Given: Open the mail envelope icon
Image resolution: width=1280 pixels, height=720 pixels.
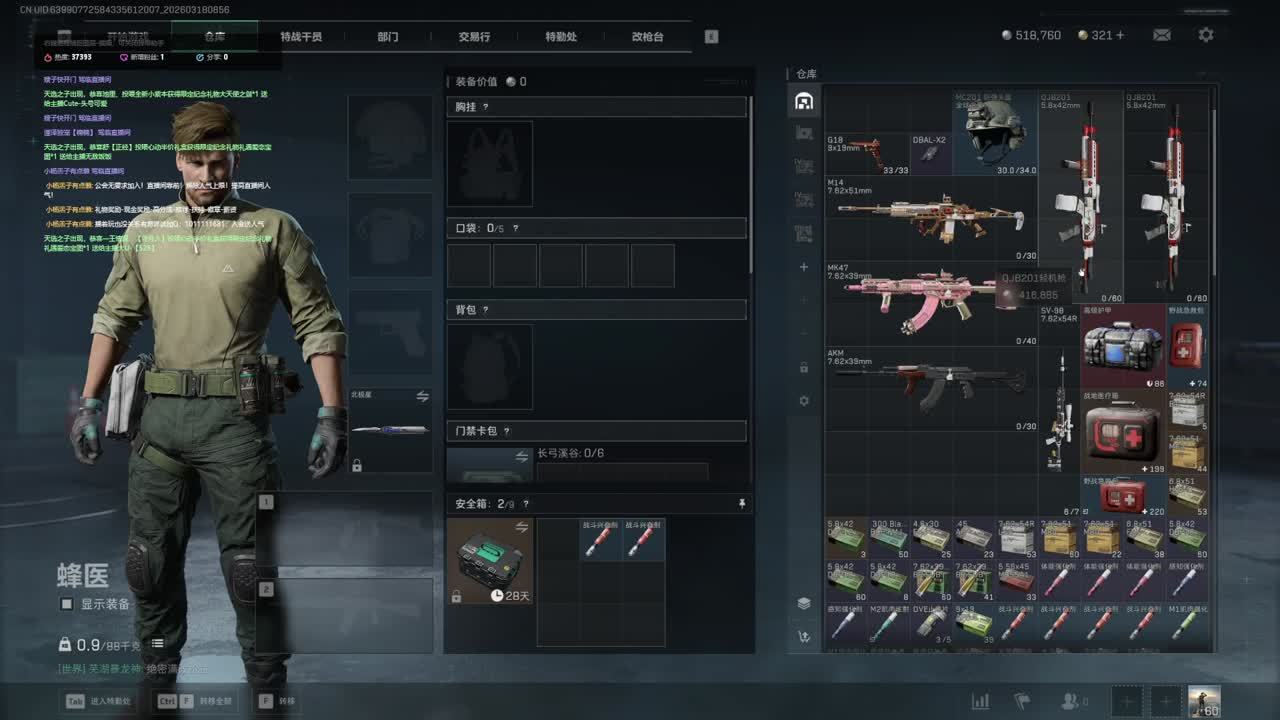Looking at the screenshot, I should pyautogui.click(x=1161, y=35).
